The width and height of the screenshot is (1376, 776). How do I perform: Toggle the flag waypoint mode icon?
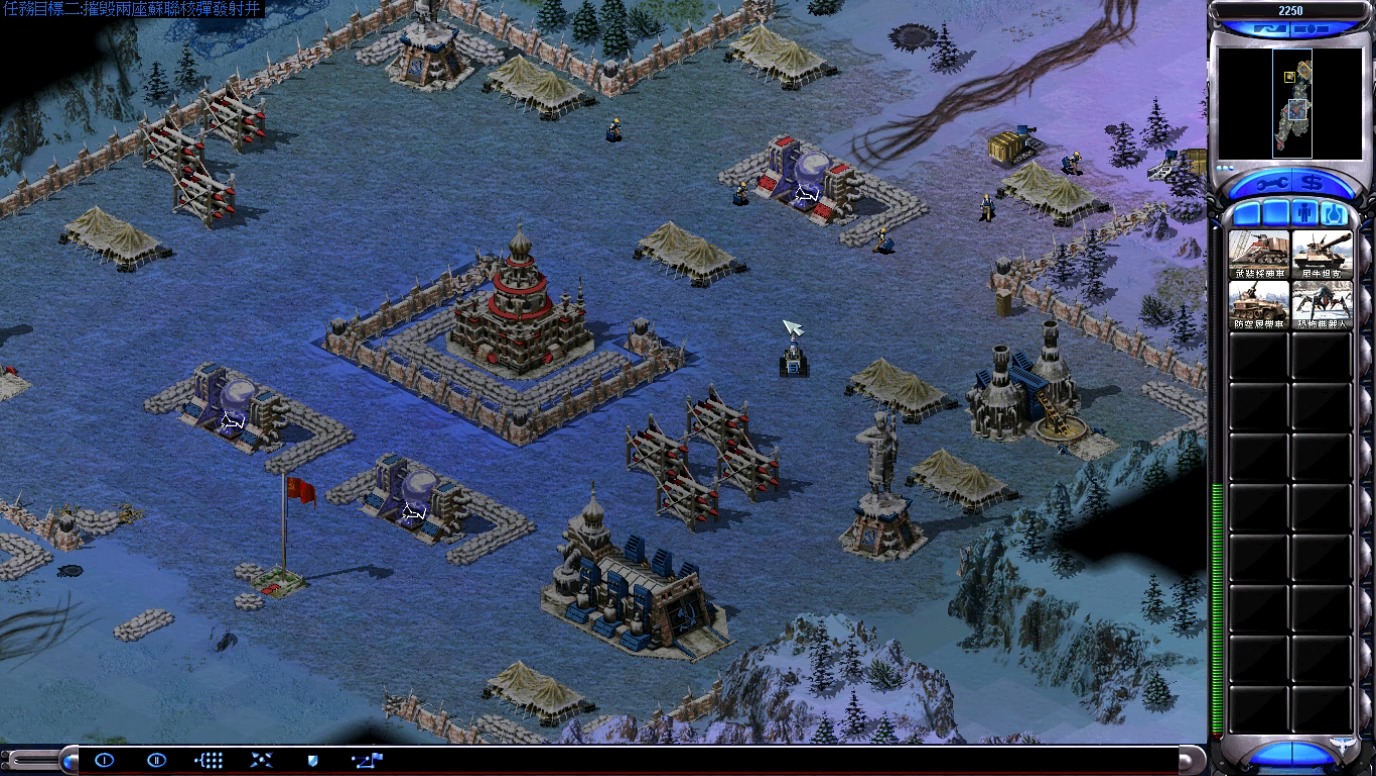[367, 761]
